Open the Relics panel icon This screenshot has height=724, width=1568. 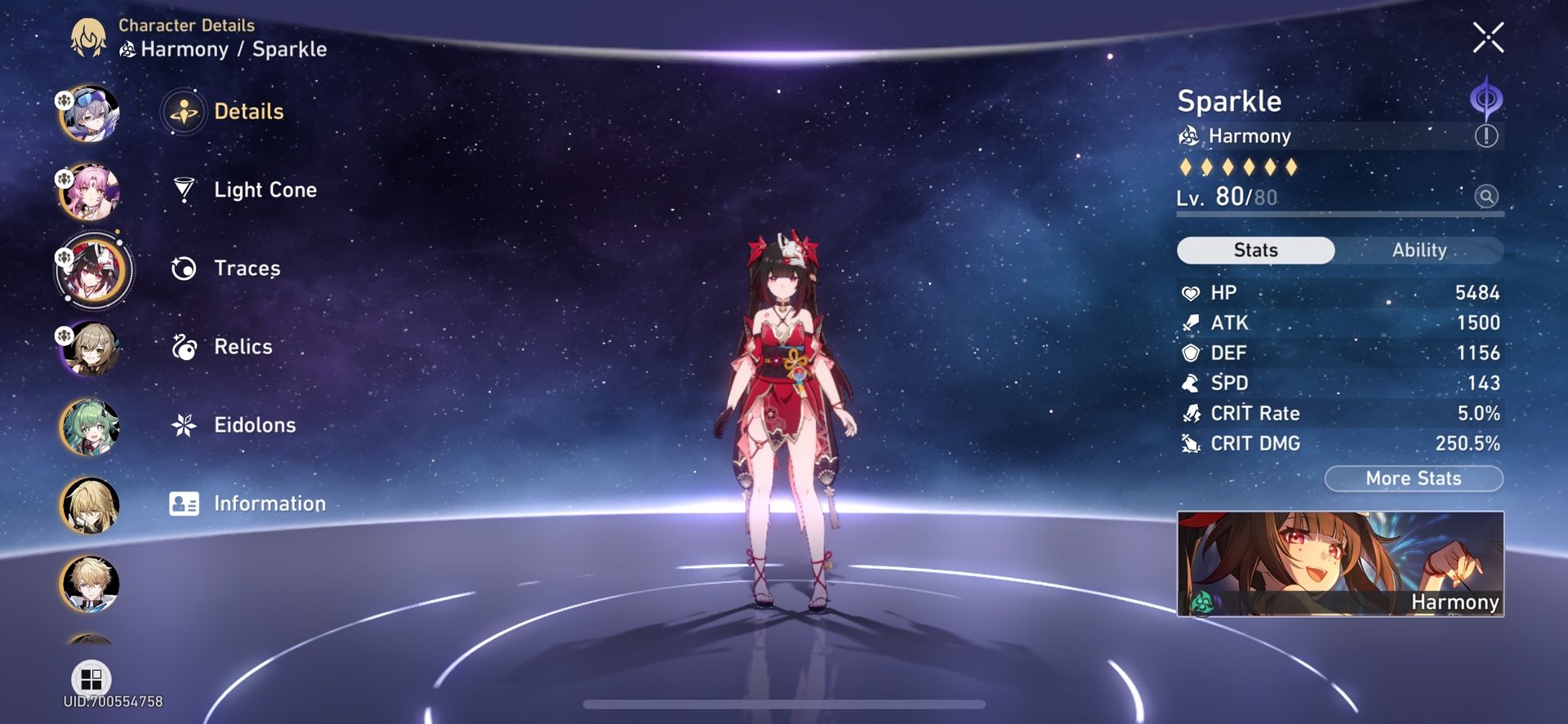pyautogui.click(x=185, y=346)
